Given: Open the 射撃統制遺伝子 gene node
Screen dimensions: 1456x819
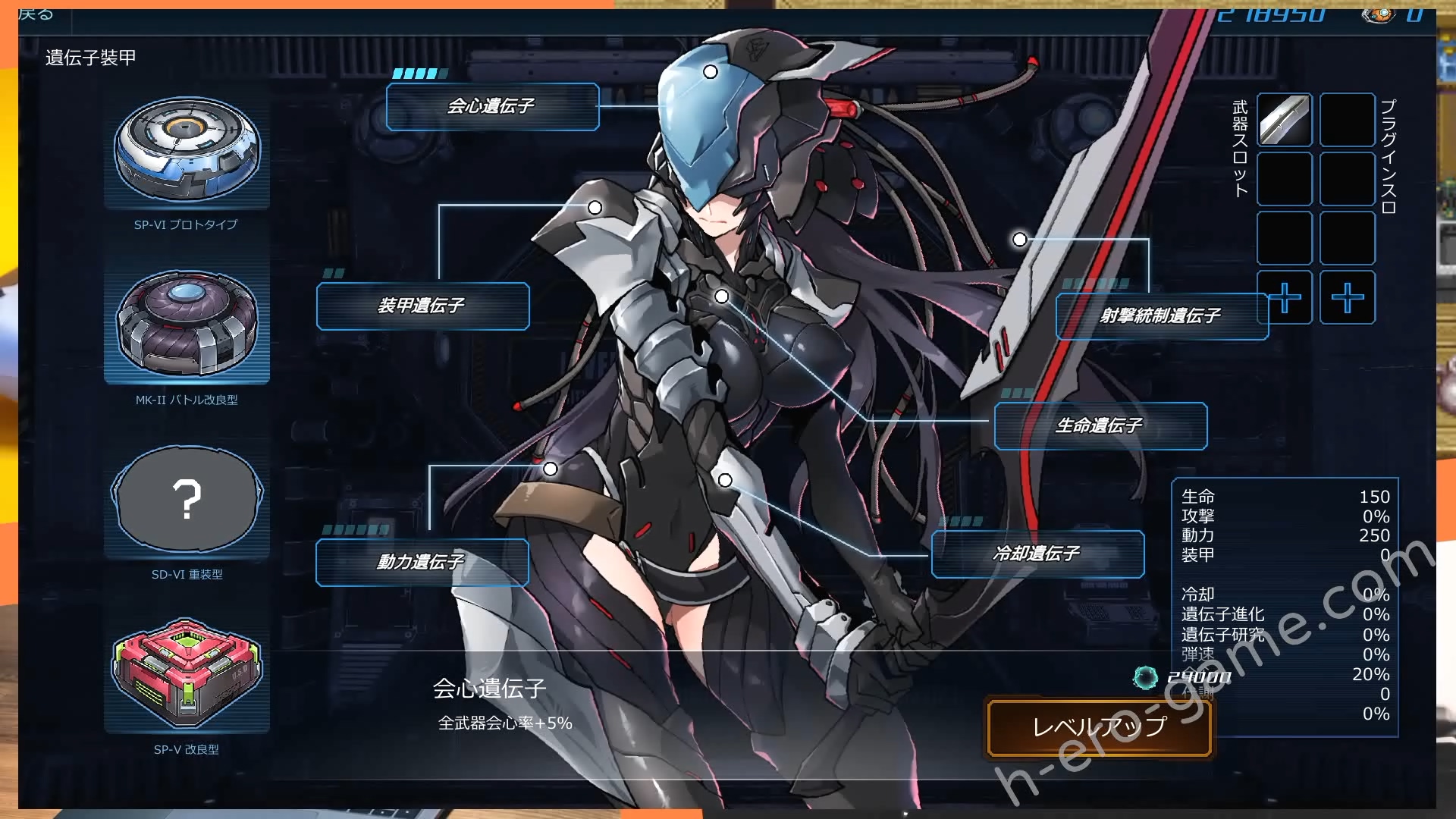Looking at the screenshot, I should point(1161,316).
